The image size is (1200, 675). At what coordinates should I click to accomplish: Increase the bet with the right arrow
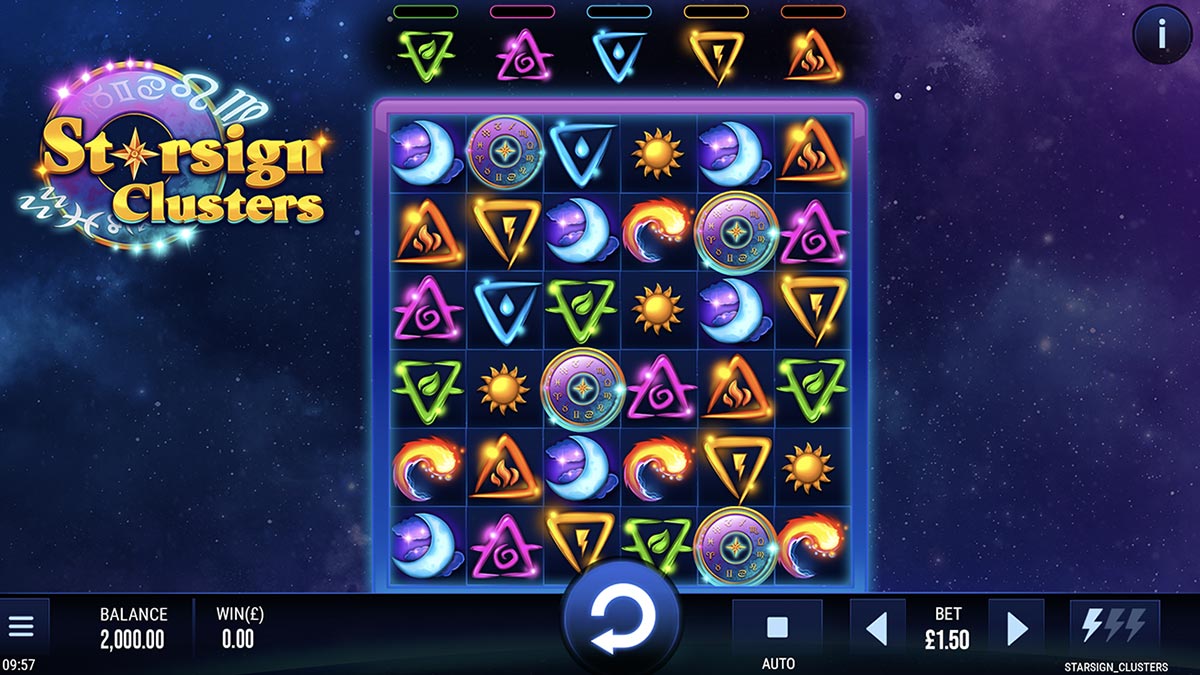click(x=1016, y=628)
